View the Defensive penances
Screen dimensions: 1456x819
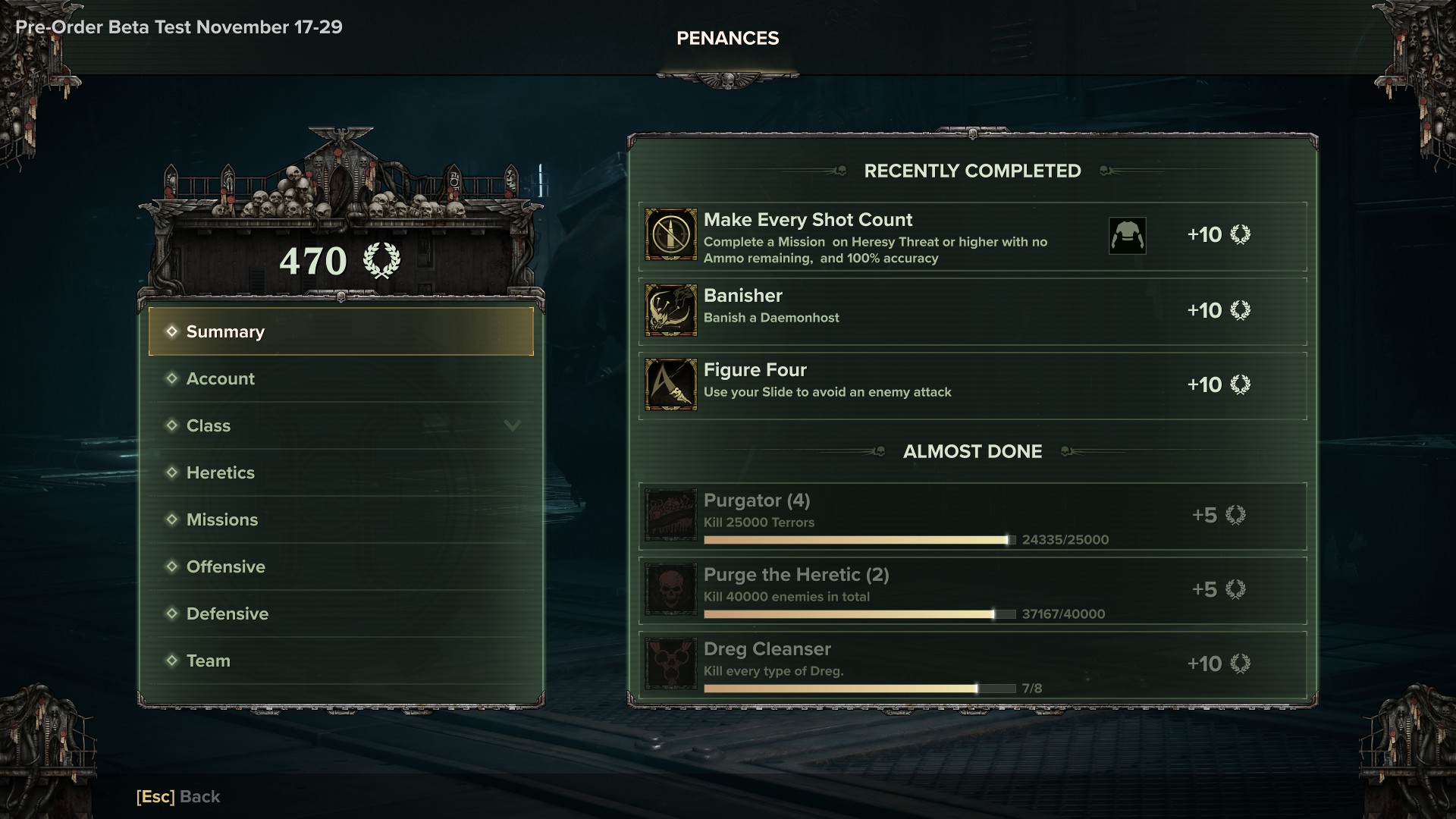point(340,613)
